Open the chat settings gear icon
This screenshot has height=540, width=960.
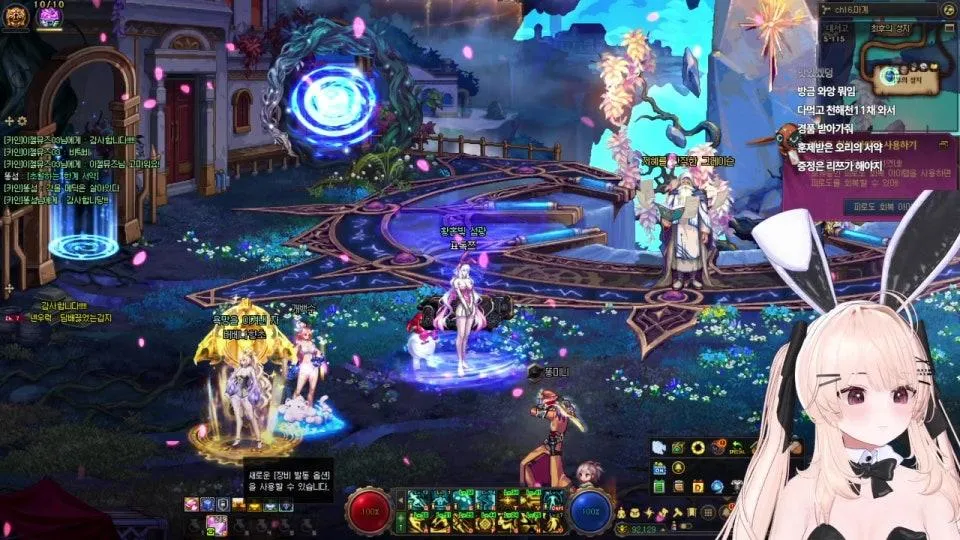click(21, 120)
